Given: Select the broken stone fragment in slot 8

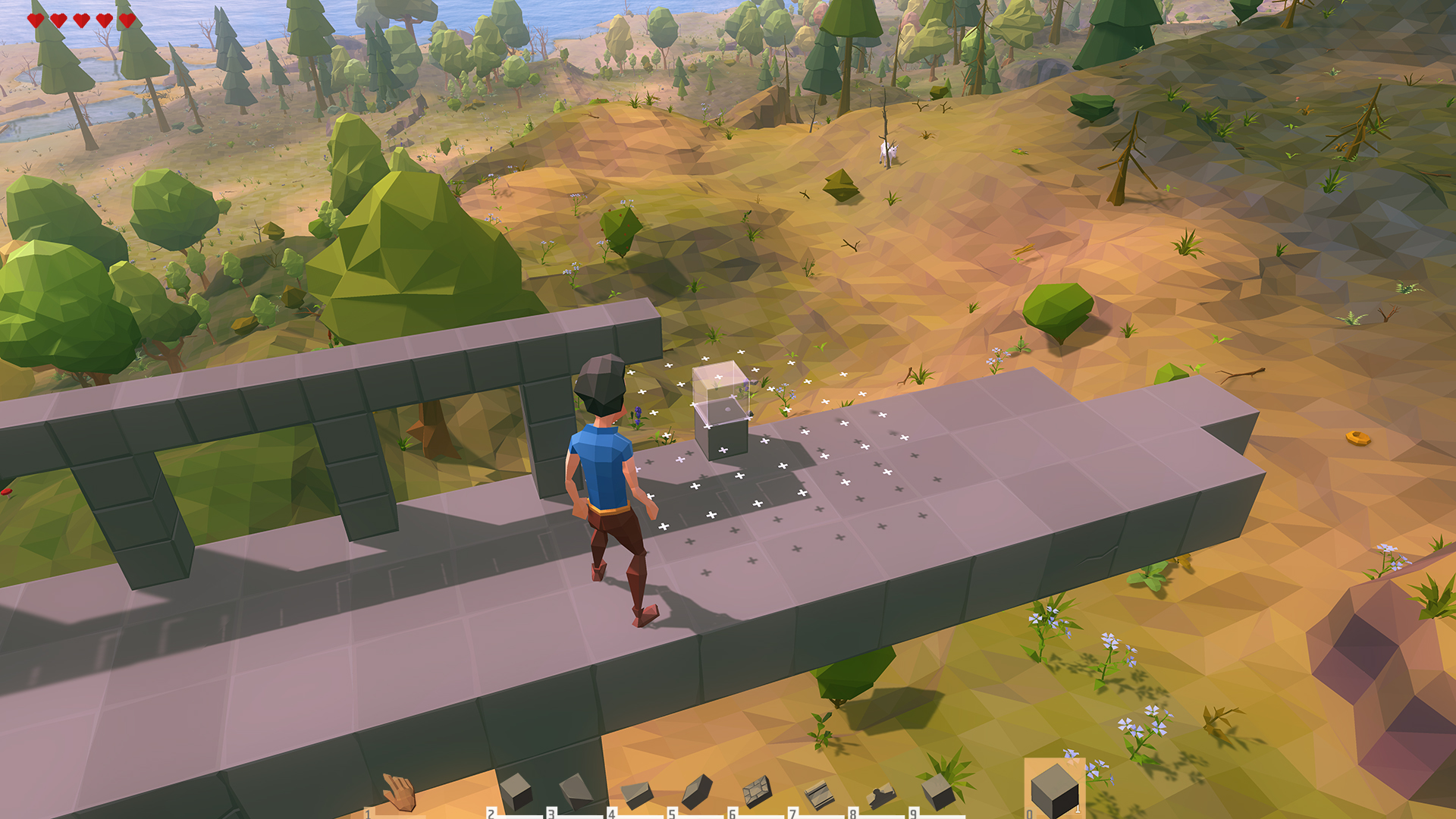Looking at the screenshot, I should (x=880, y=796).
